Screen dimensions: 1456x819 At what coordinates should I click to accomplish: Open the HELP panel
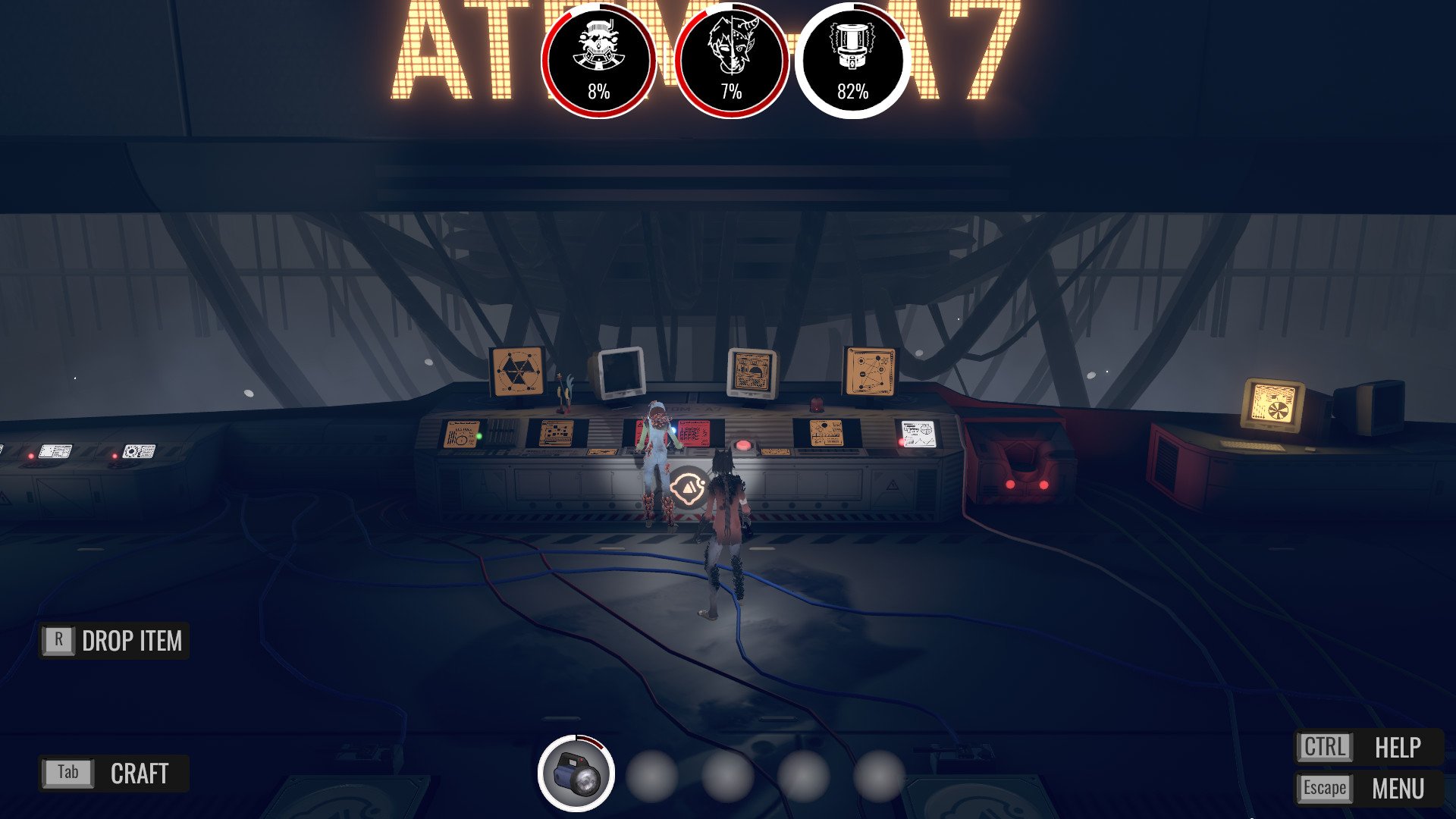tap(1399, 748)
